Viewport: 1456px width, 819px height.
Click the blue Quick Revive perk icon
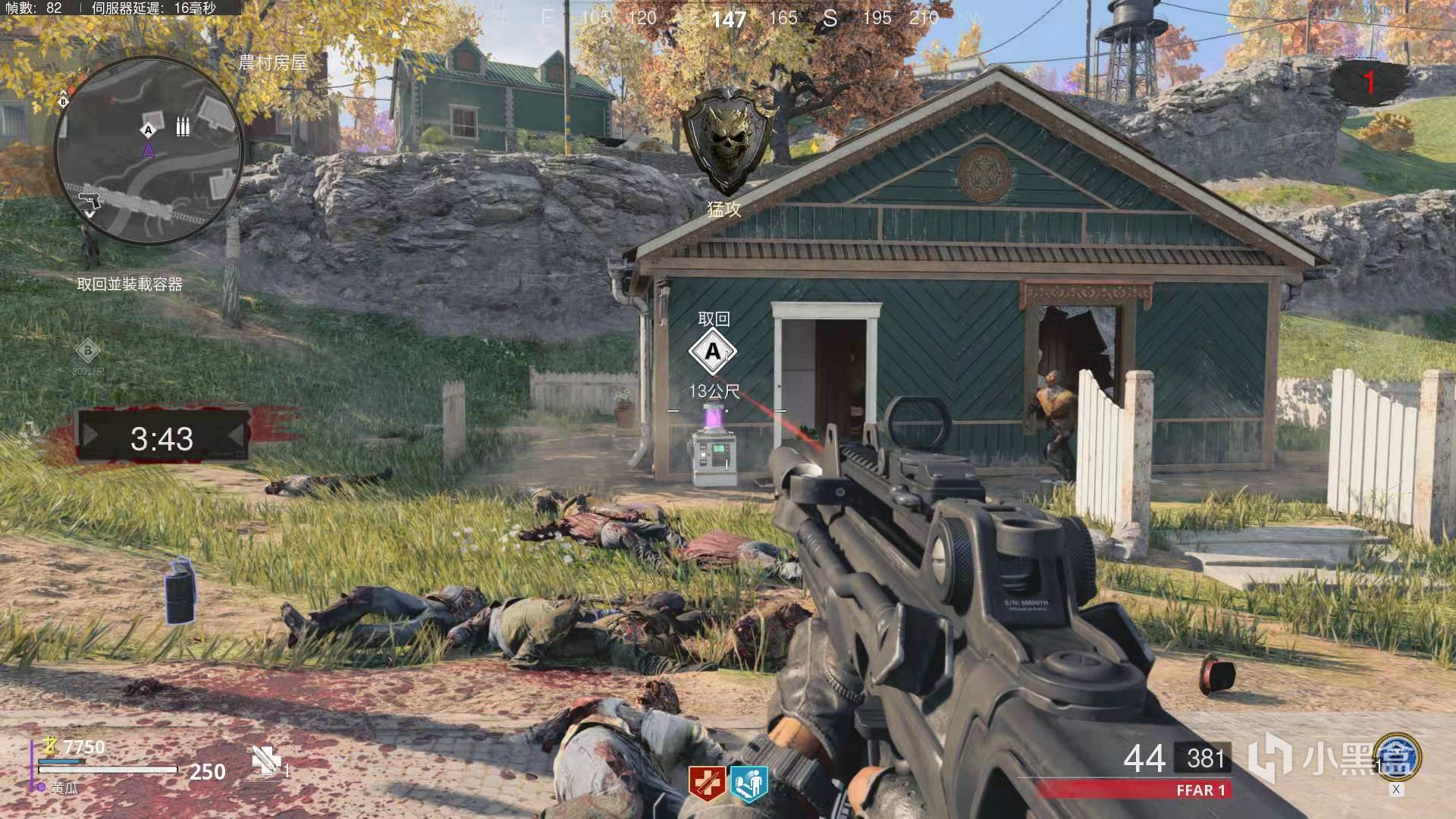pyautogui.click(x=749, y=784)
